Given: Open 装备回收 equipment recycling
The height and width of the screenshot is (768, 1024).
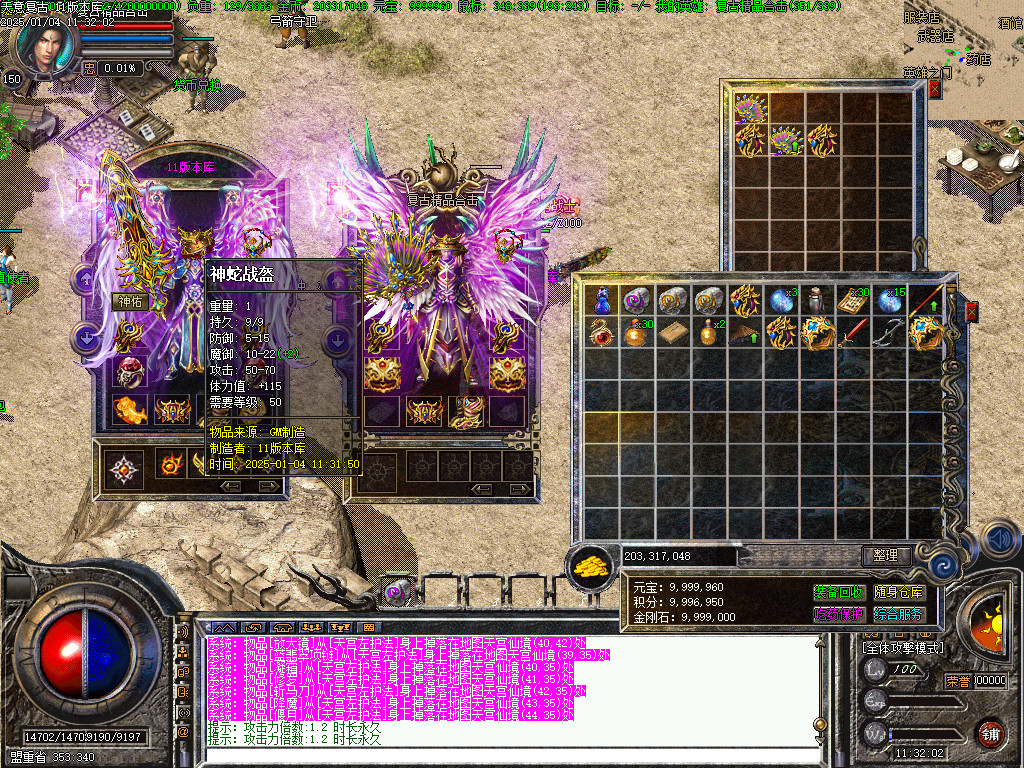Looking at the screenshot, I should tap(839, 593).
